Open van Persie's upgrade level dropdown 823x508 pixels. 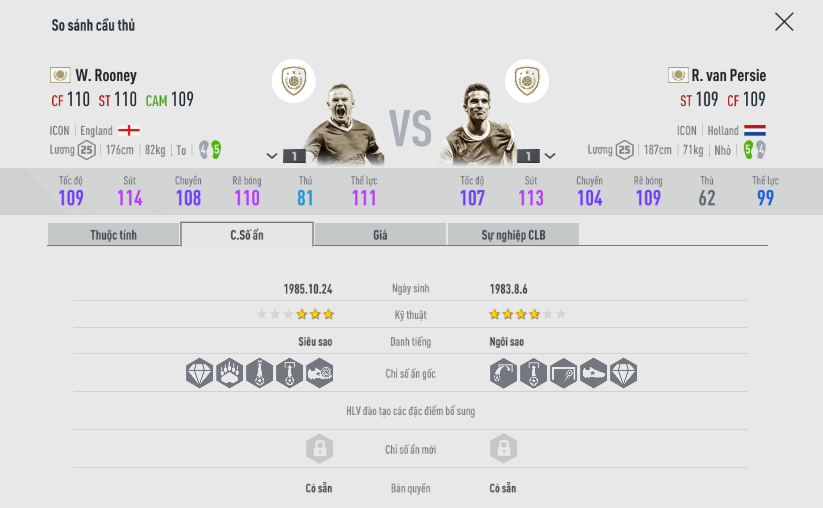[549, 156]
